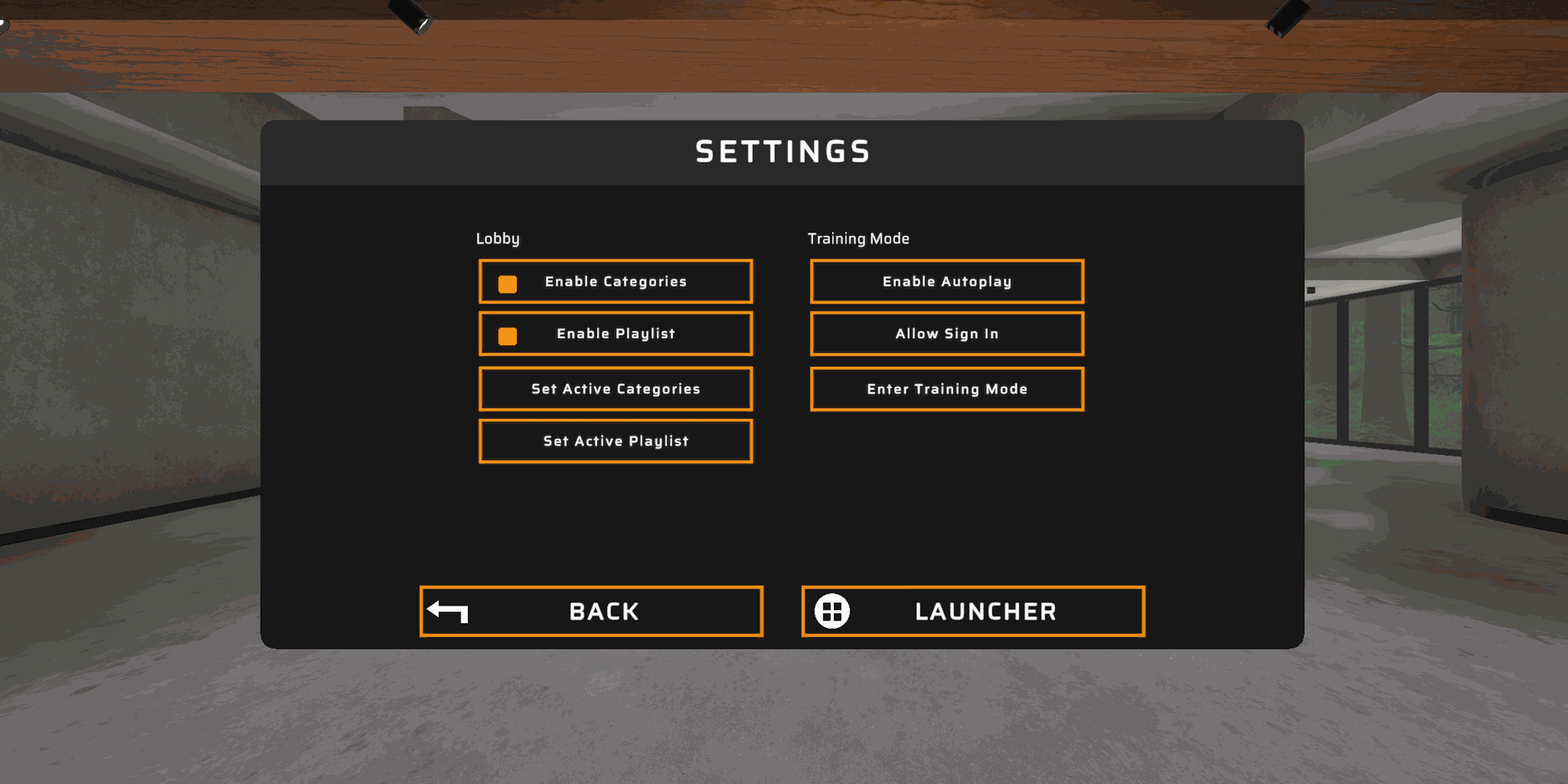Enter Training Mode
This screenshot has height=784, width=1568.
click(947, 390)
